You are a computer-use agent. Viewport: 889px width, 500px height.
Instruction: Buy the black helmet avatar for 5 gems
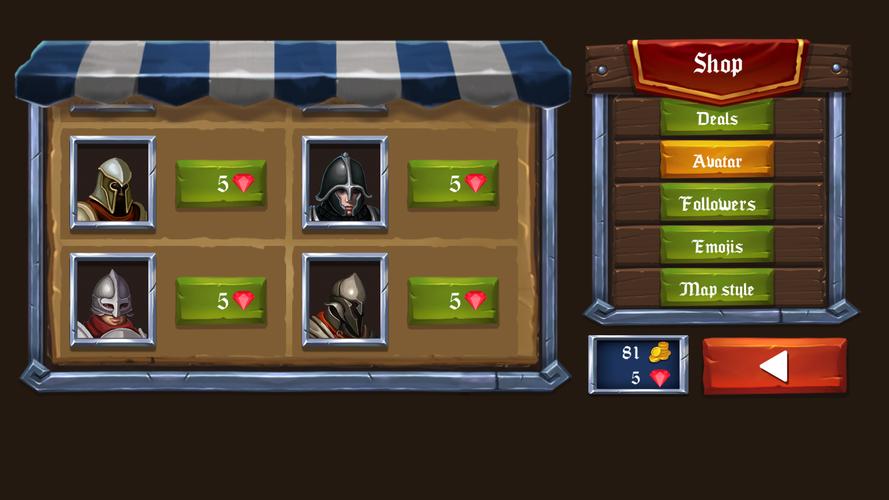coord(453,183)
